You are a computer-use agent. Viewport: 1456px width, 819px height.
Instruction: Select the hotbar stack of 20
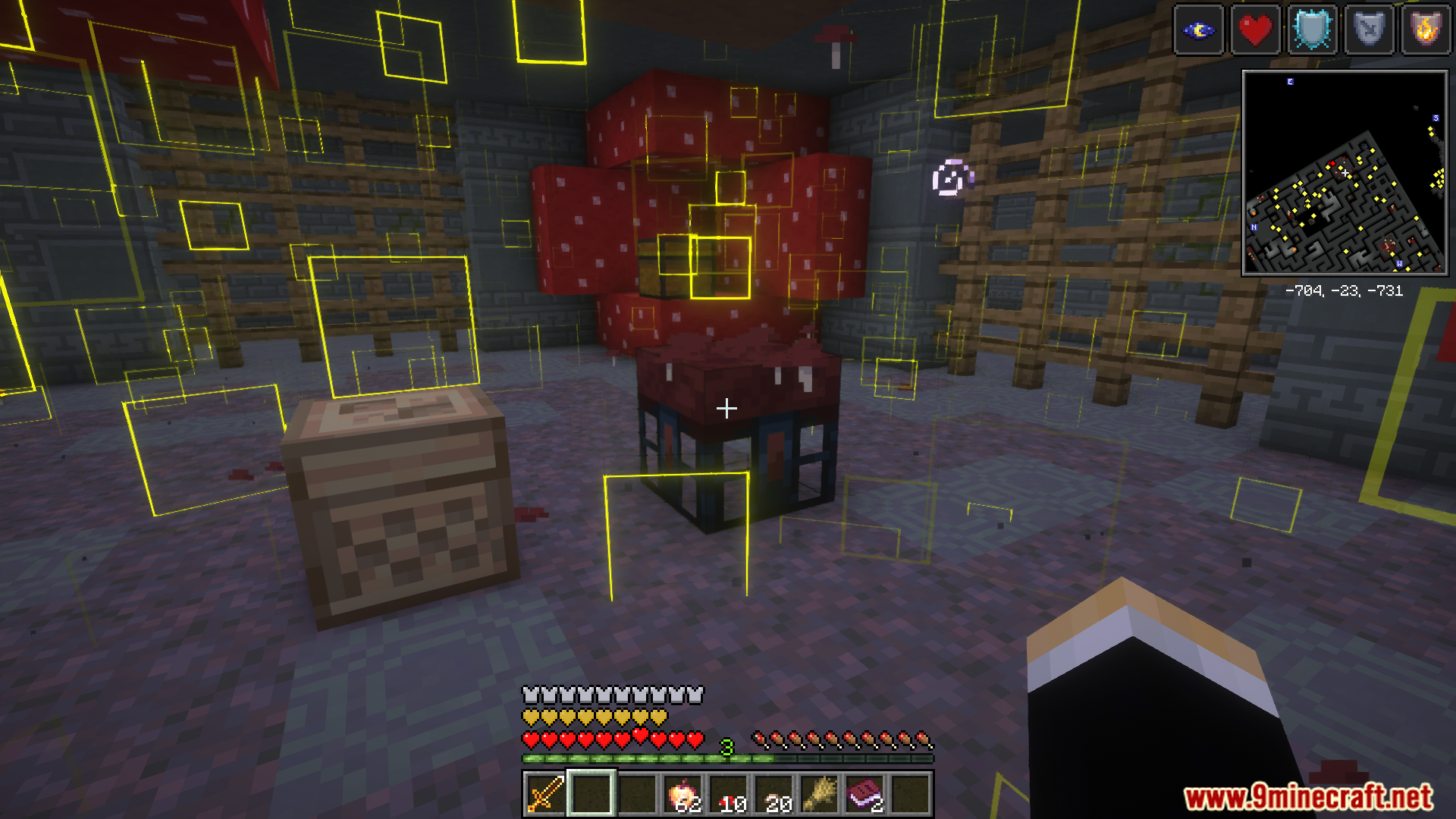click(775, 794)
